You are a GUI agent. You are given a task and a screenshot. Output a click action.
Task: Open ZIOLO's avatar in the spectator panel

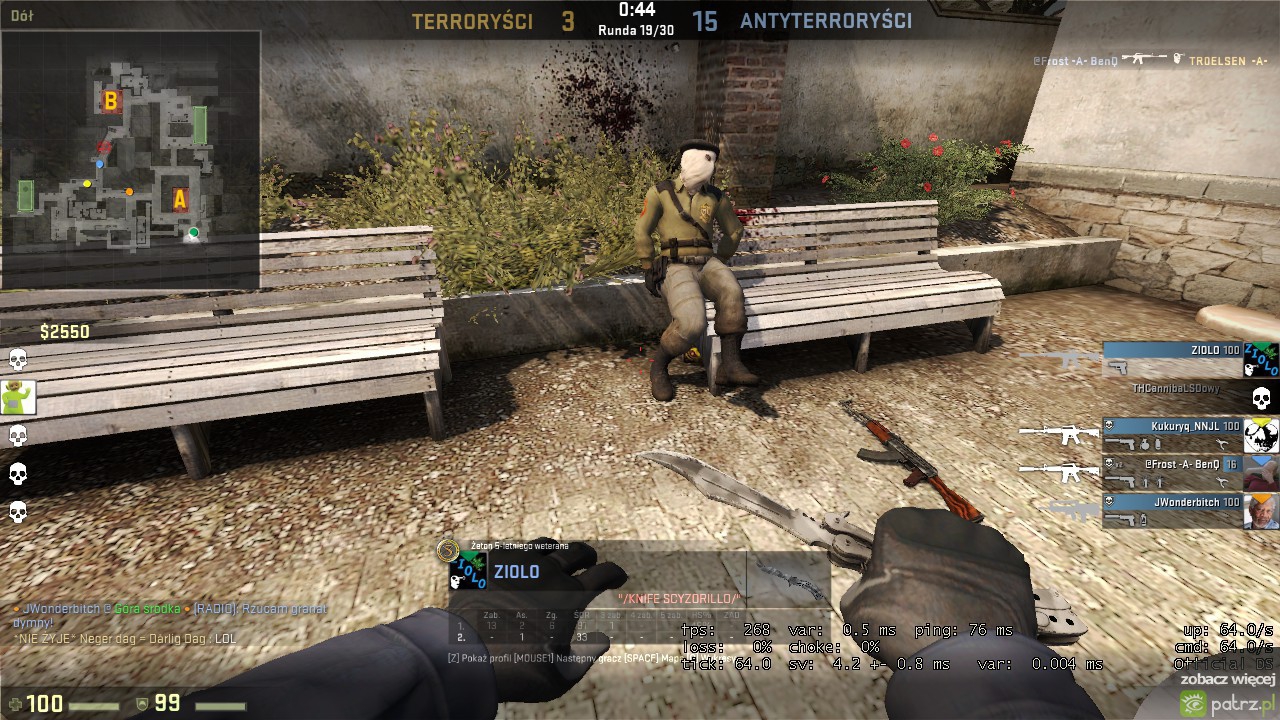coord(467,573)
